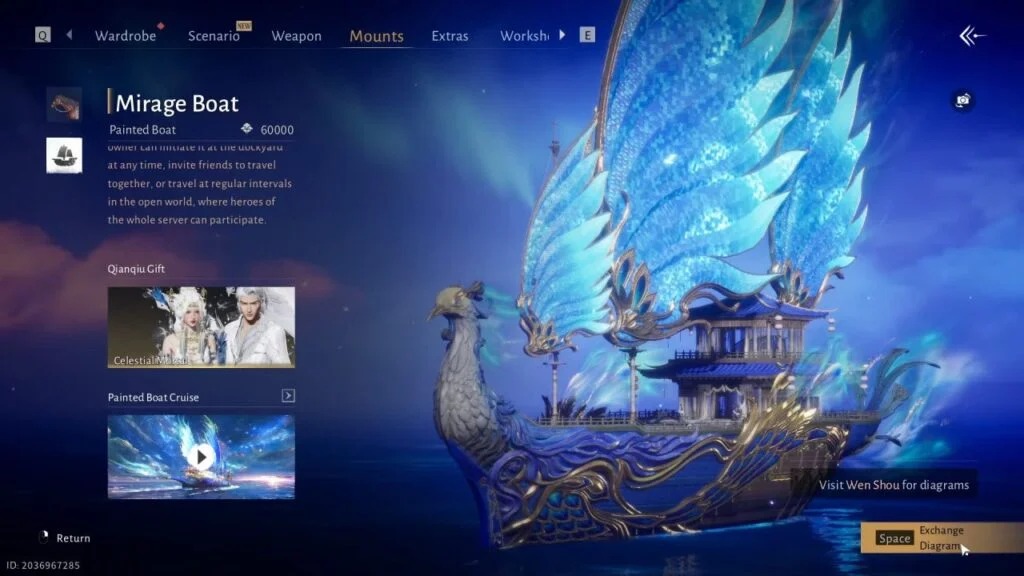
Task: Open the Scenario tab
Action: tap(214, 36)
